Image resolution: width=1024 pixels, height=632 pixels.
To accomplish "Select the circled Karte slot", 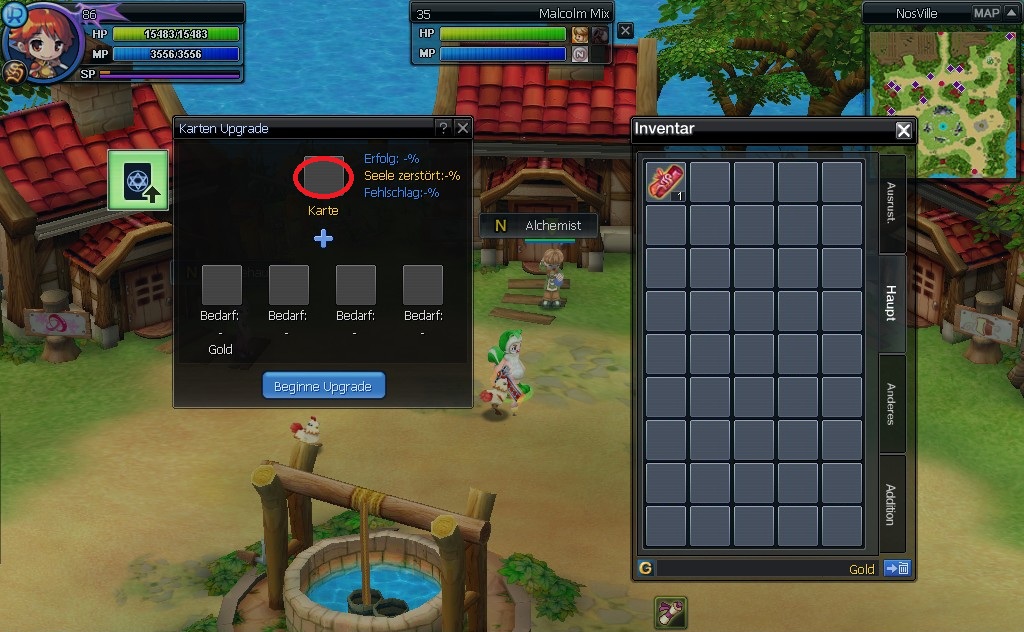I will coord(323,177).
